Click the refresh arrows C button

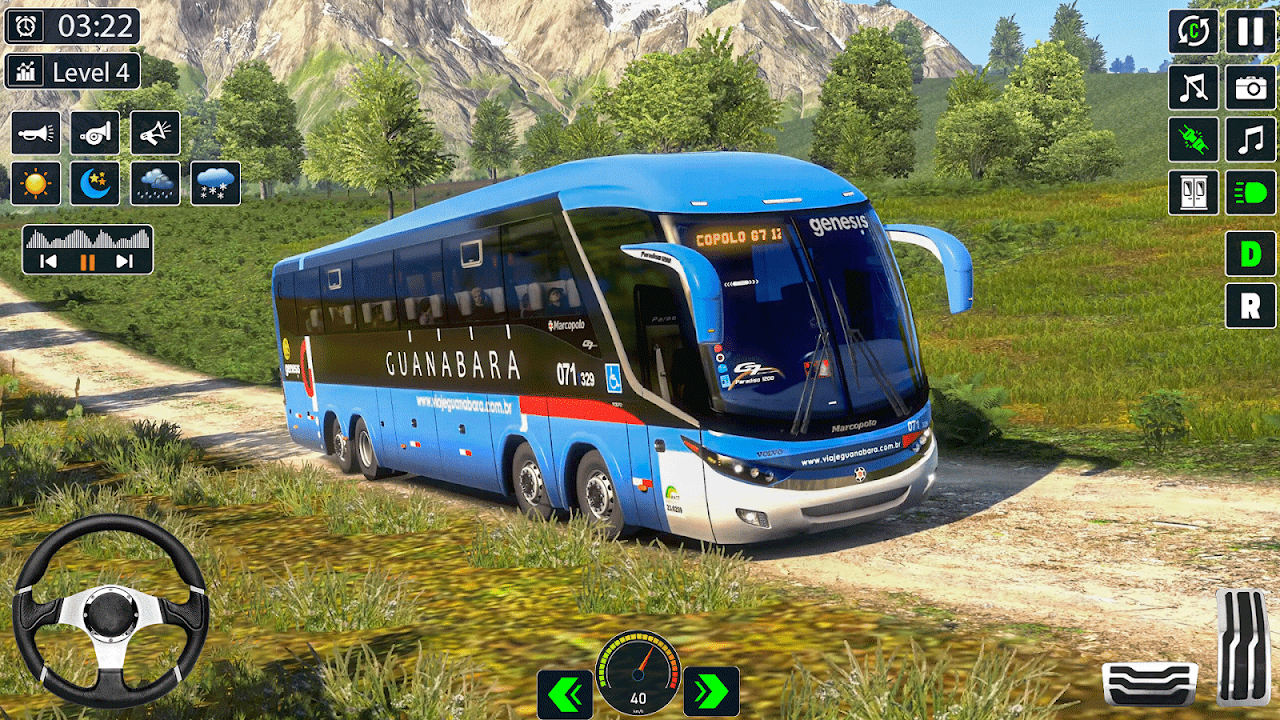tap(1193, 31)
